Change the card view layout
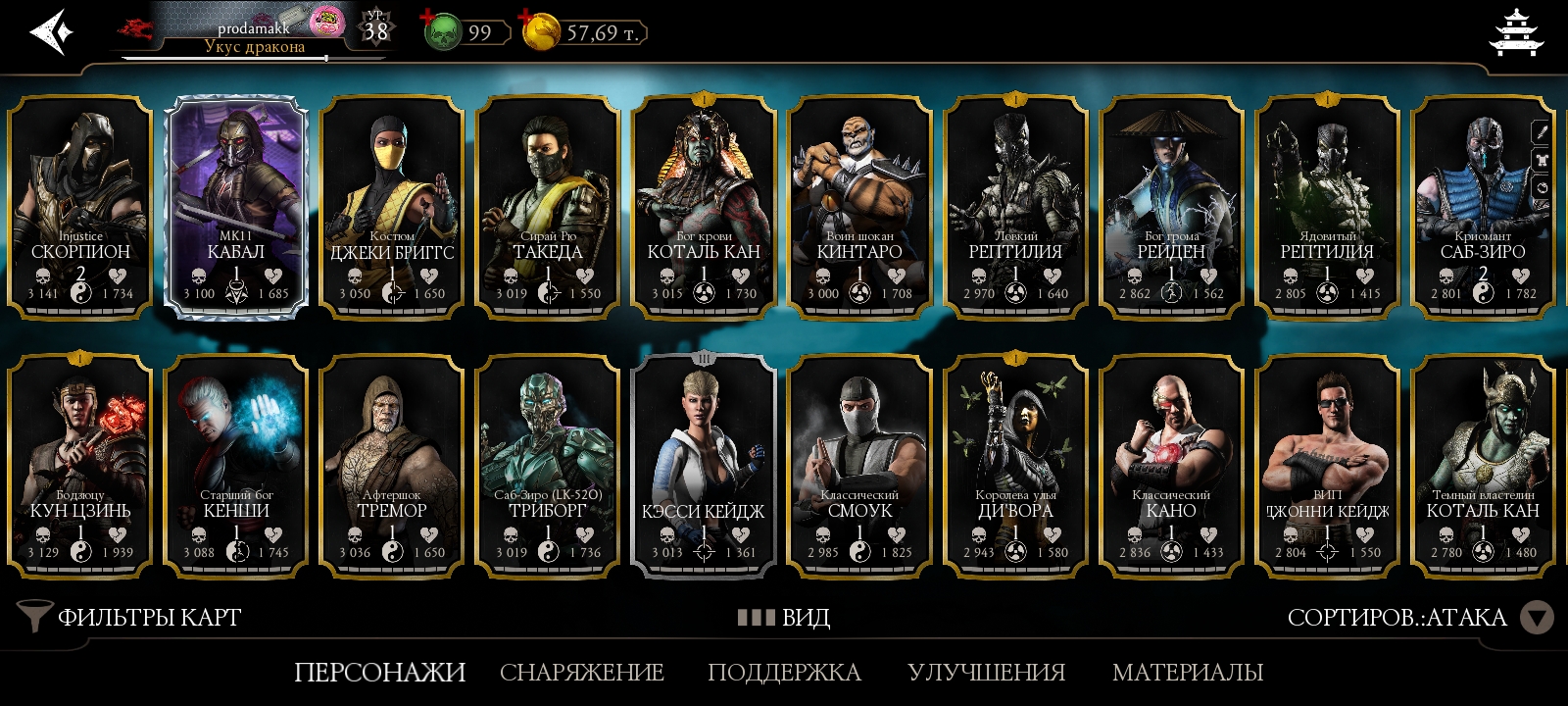 784,617
